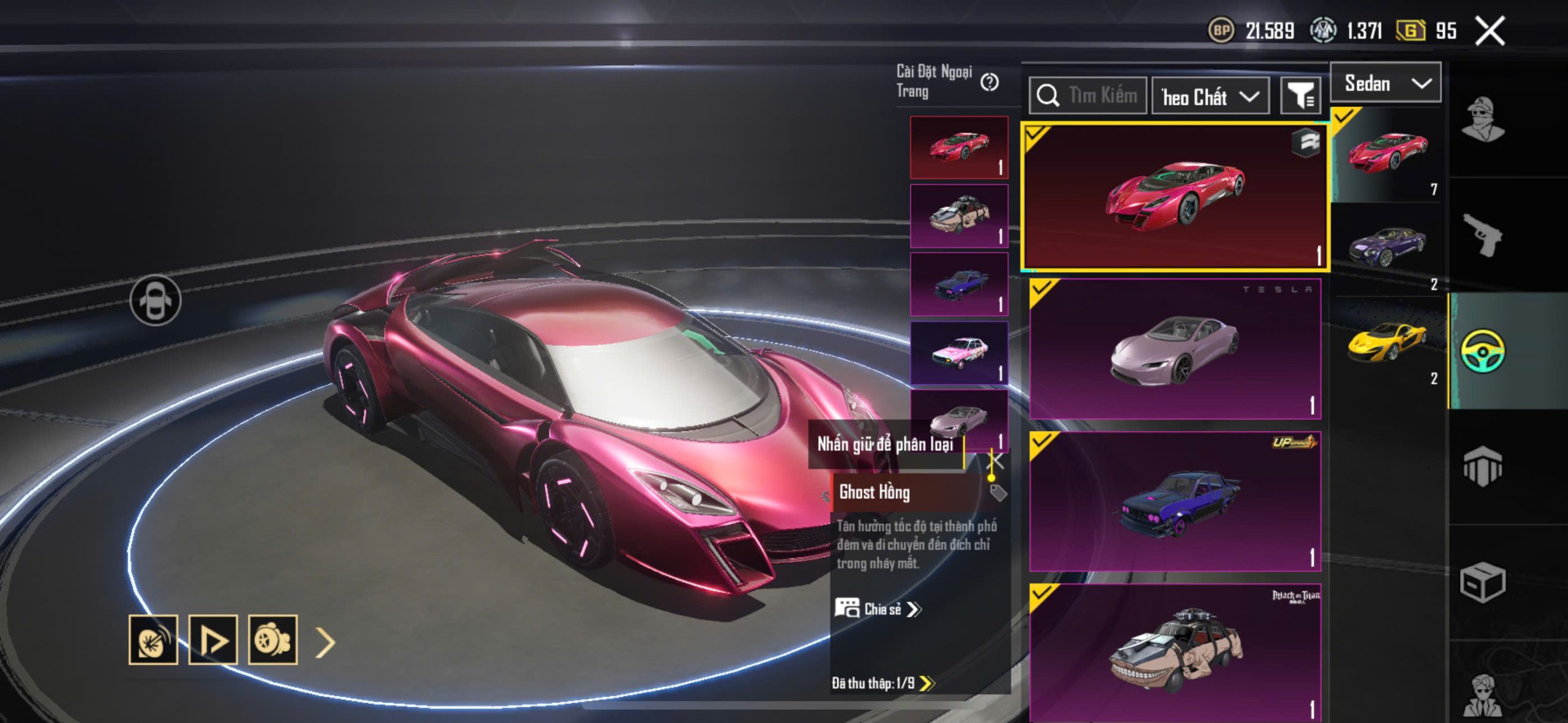Play the vehicle preview animation
The height and width of the screenshot is (723, 1568).
point(213,640)
